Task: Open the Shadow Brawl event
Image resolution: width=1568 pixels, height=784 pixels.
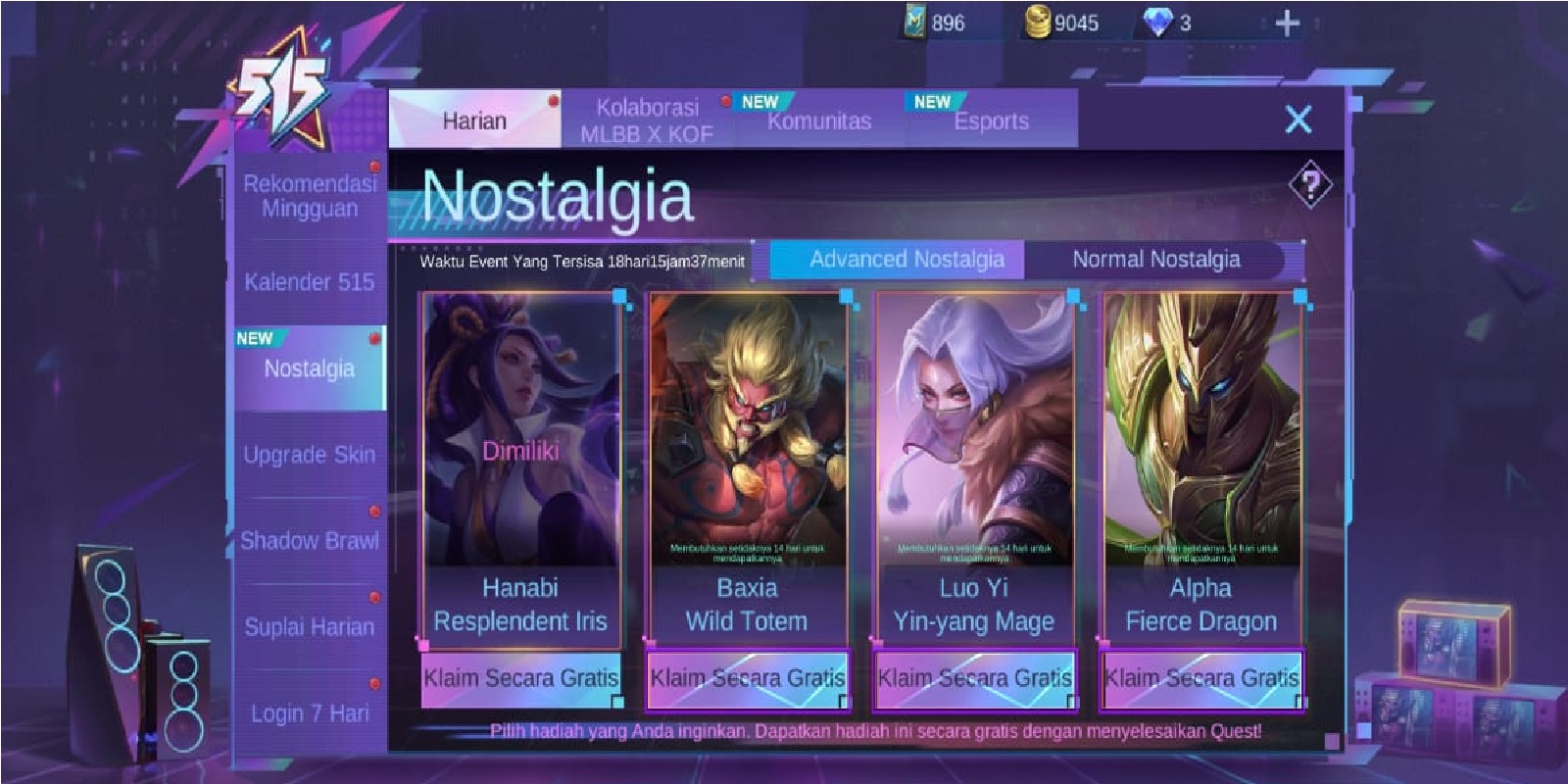Action: 310,541
